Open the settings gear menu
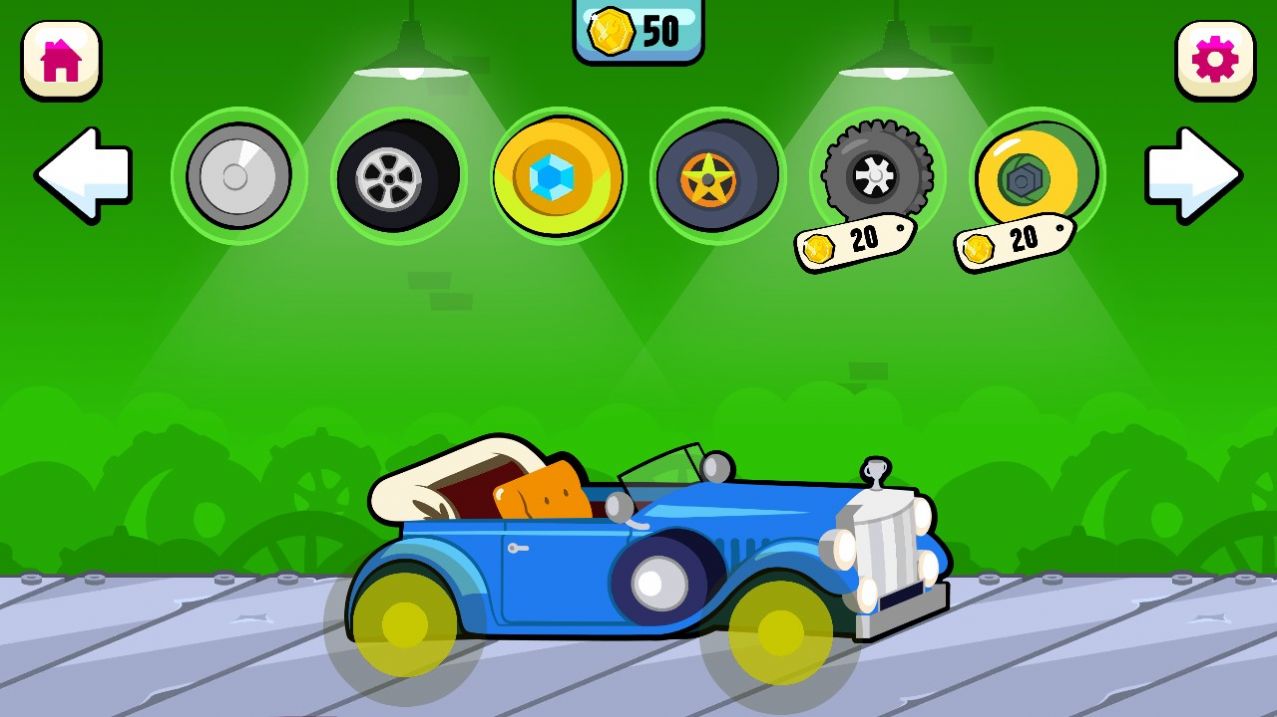Viewport: 1277px width, 717px height. coord(1214,60)
